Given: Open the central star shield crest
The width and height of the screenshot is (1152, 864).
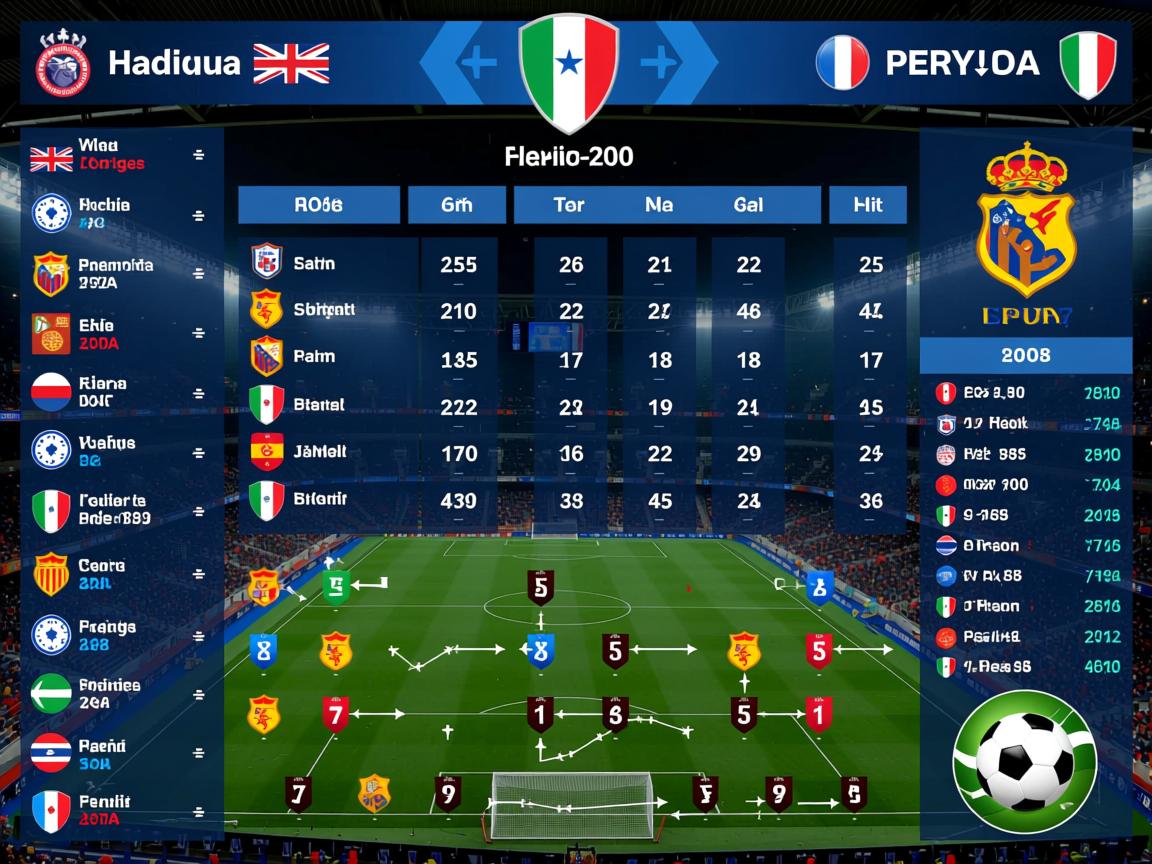Looking at the screenshot, I should coord(568,68).
